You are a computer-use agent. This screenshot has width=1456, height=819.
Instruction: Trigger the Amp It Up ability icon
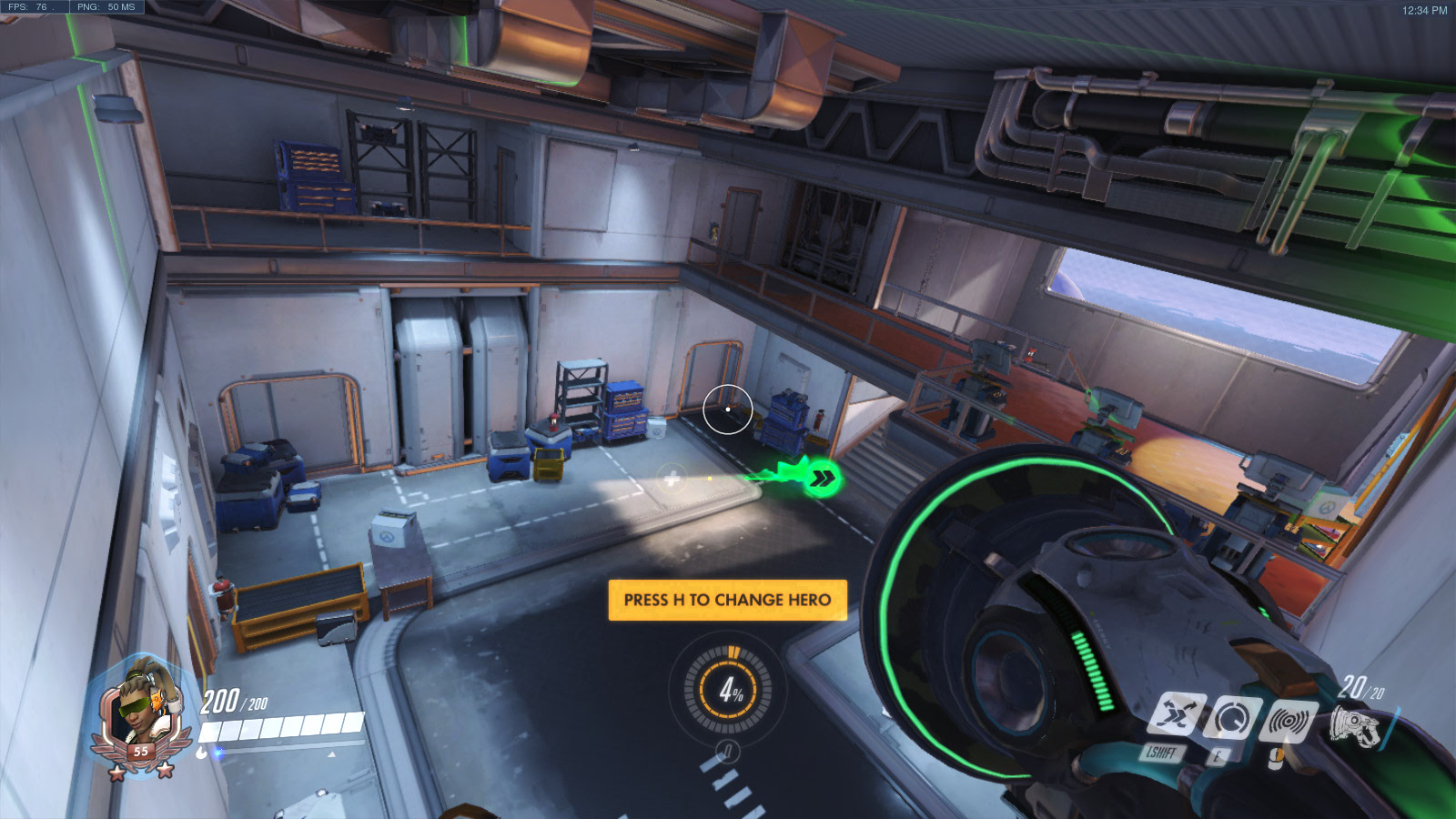click(x=1231, y=719)
